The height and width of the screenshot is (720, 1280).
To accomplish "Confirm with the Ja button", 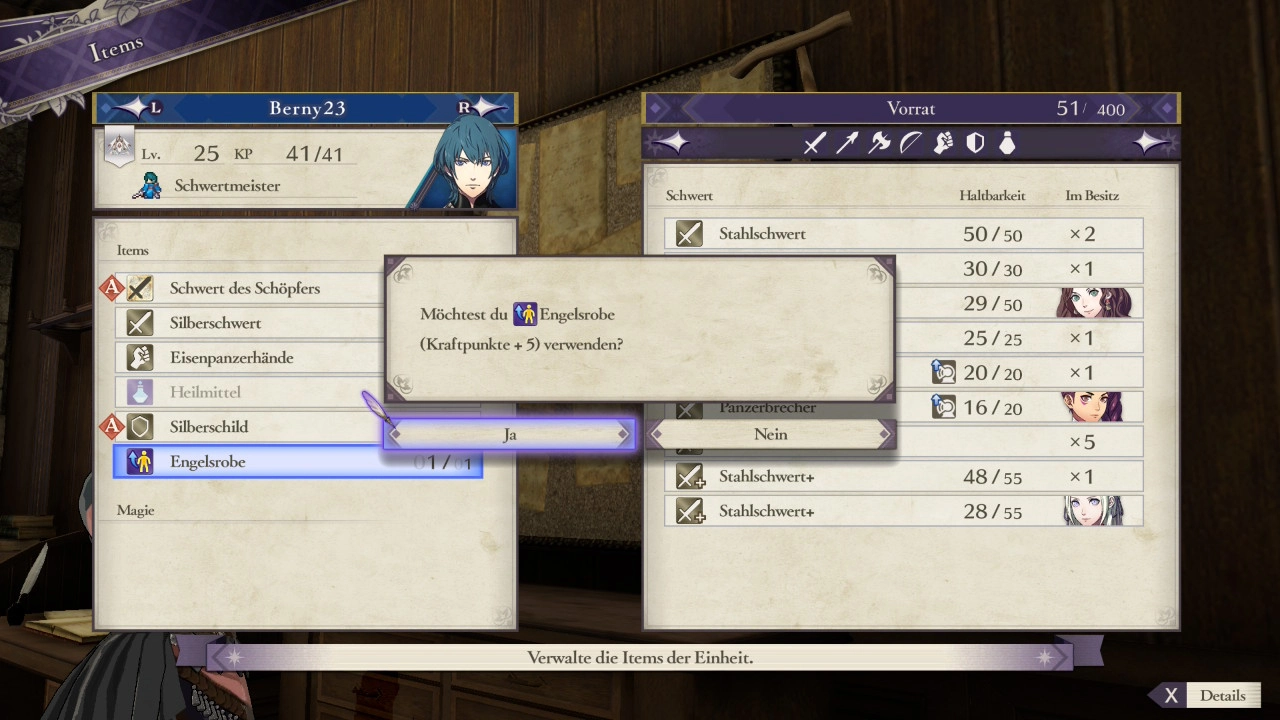I will tap(509, 434).
